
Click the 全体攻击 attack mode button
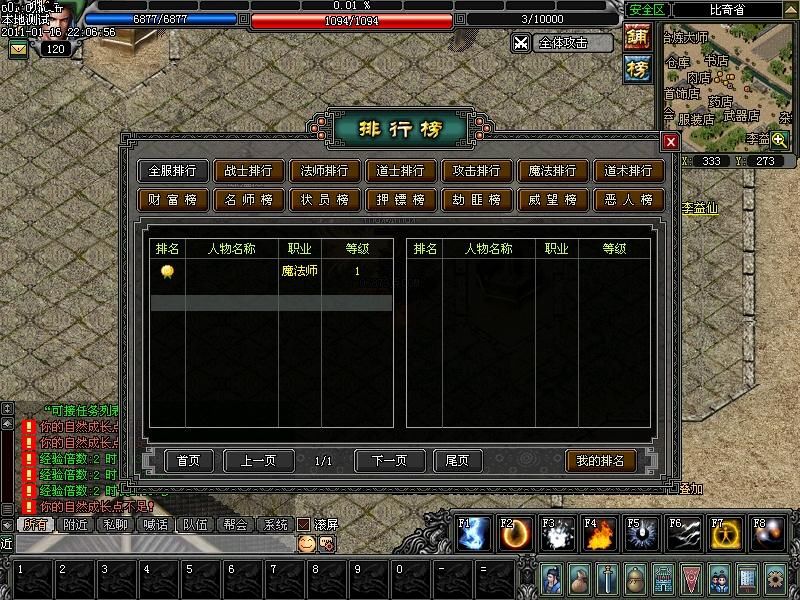(x=562, y=43)
